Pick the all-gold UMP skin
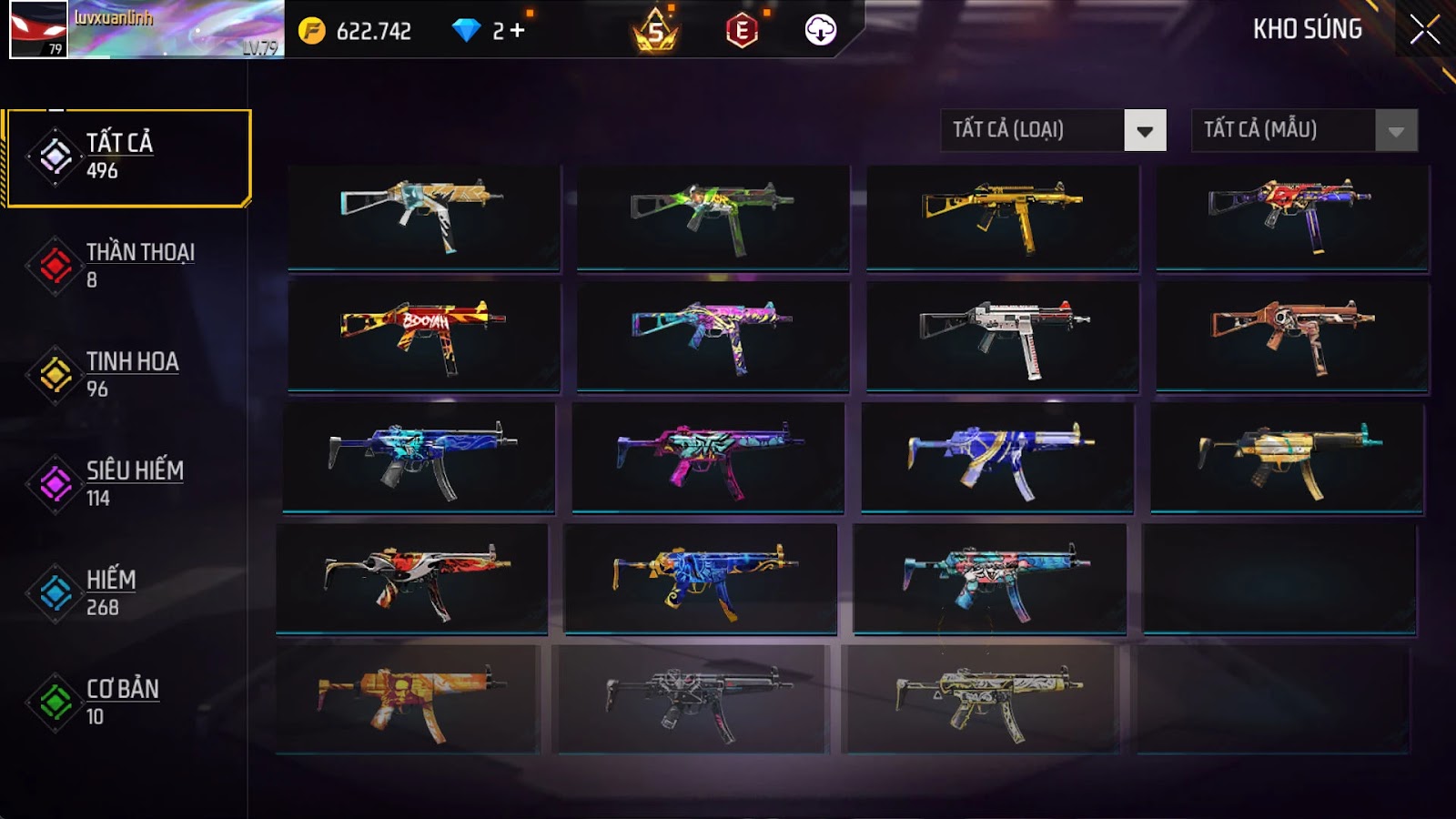 pyautogui.click(x=1002, y=217)
